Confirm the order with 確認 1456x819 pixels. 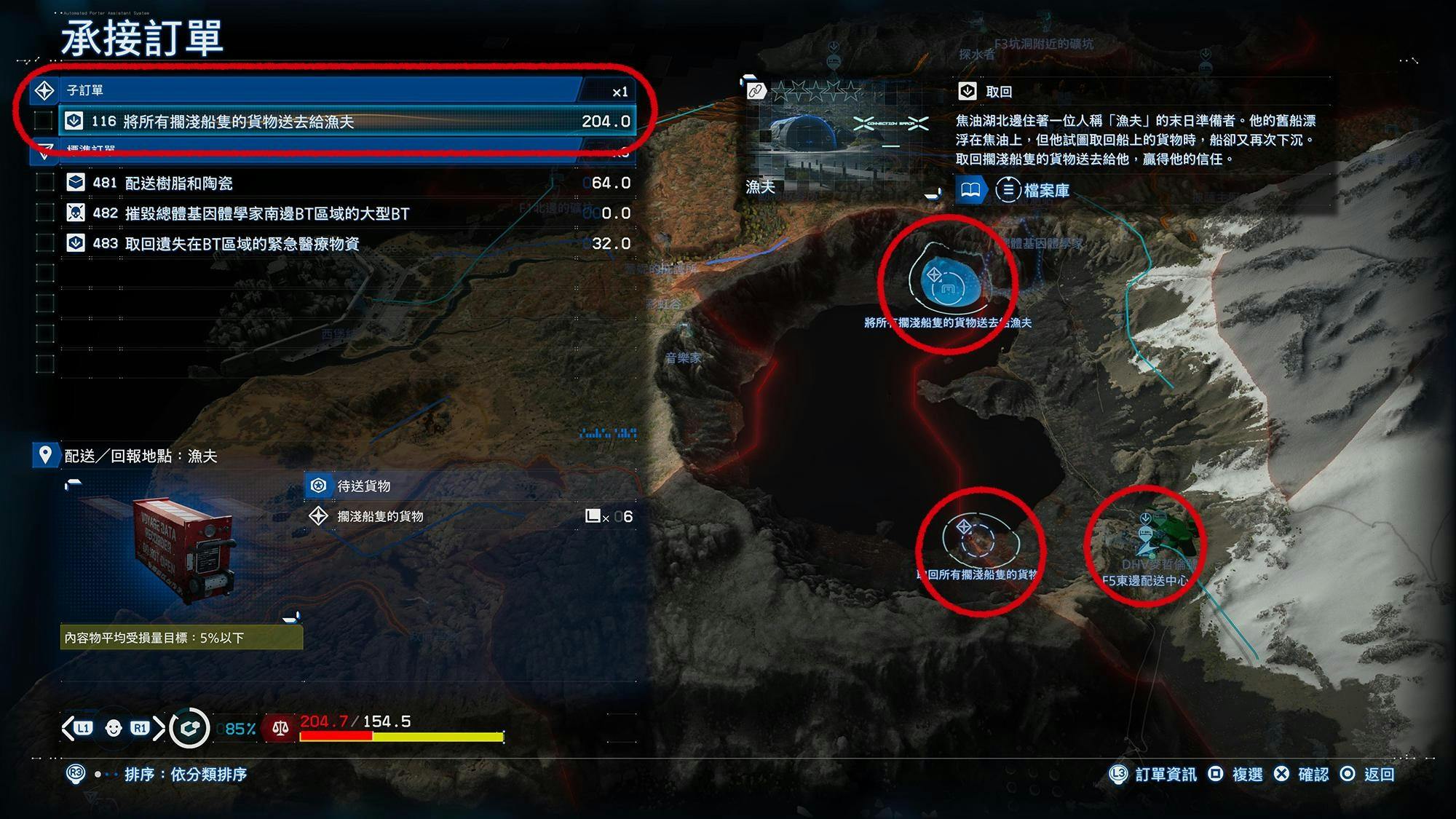coord(1303,775)
